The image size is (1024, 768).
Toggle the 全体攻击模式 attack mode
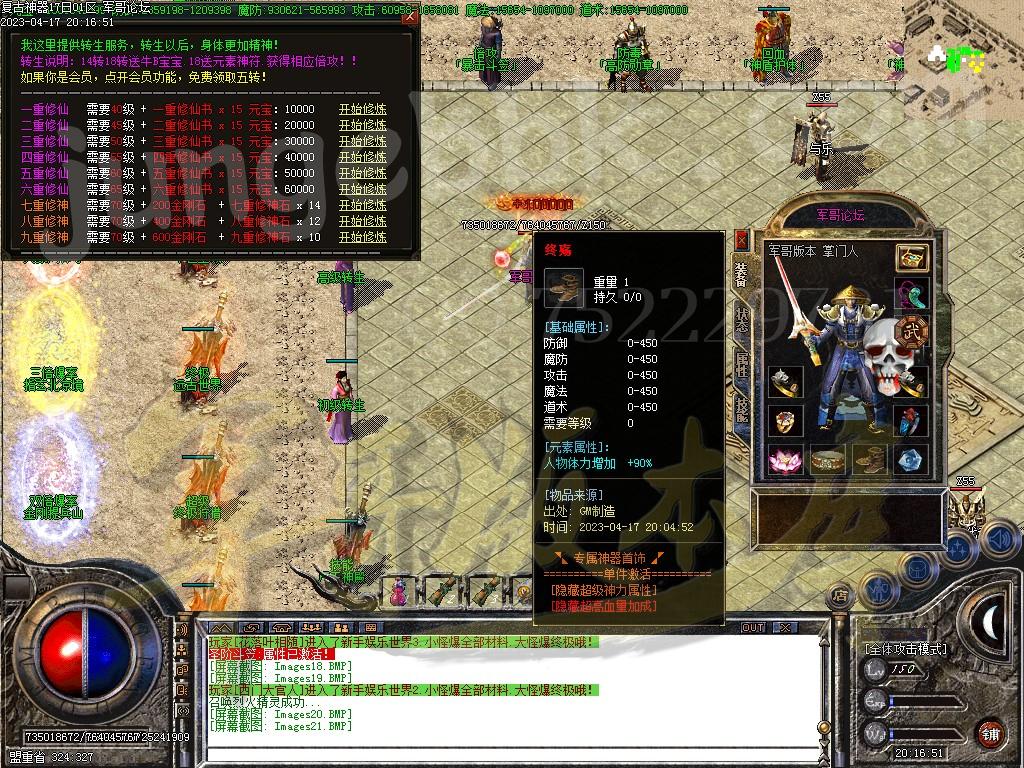pos(905,648)
